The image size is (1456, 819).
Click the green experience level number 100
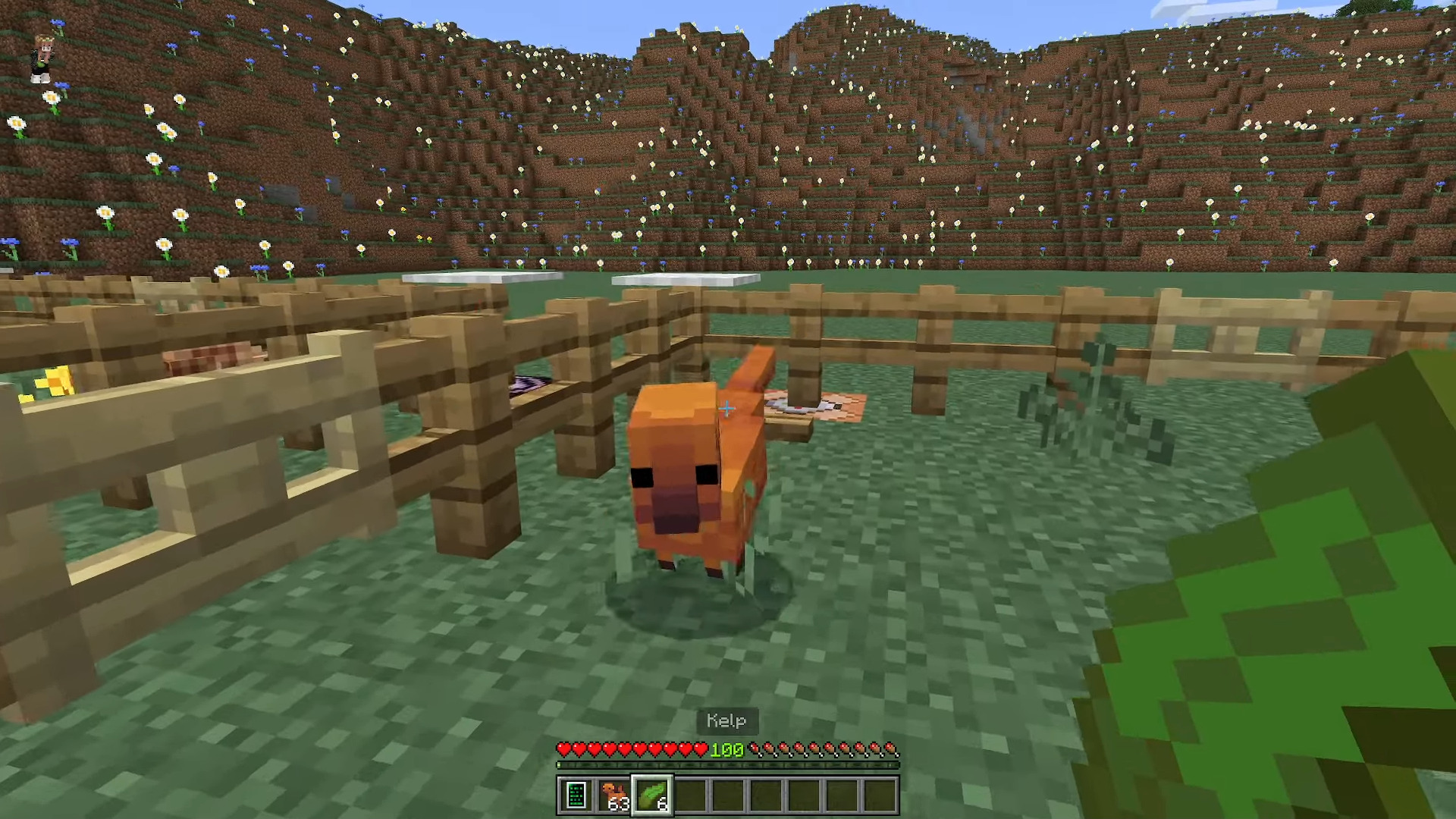pos(726,750)
